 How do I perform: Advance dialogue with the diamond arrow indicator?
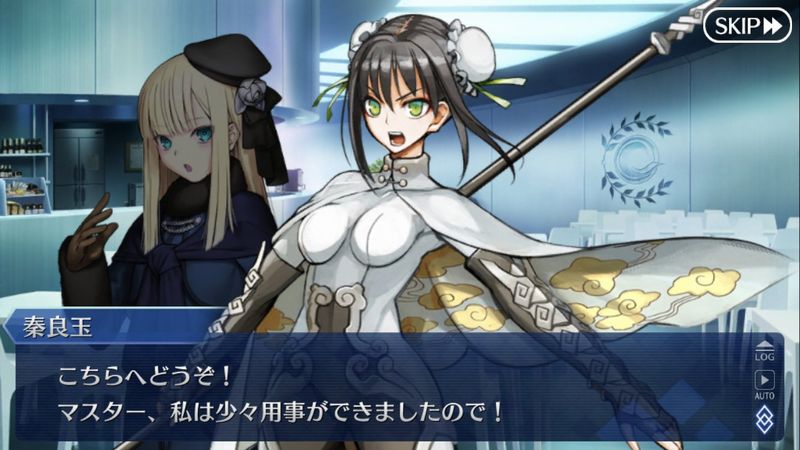[x=764, y=421]
